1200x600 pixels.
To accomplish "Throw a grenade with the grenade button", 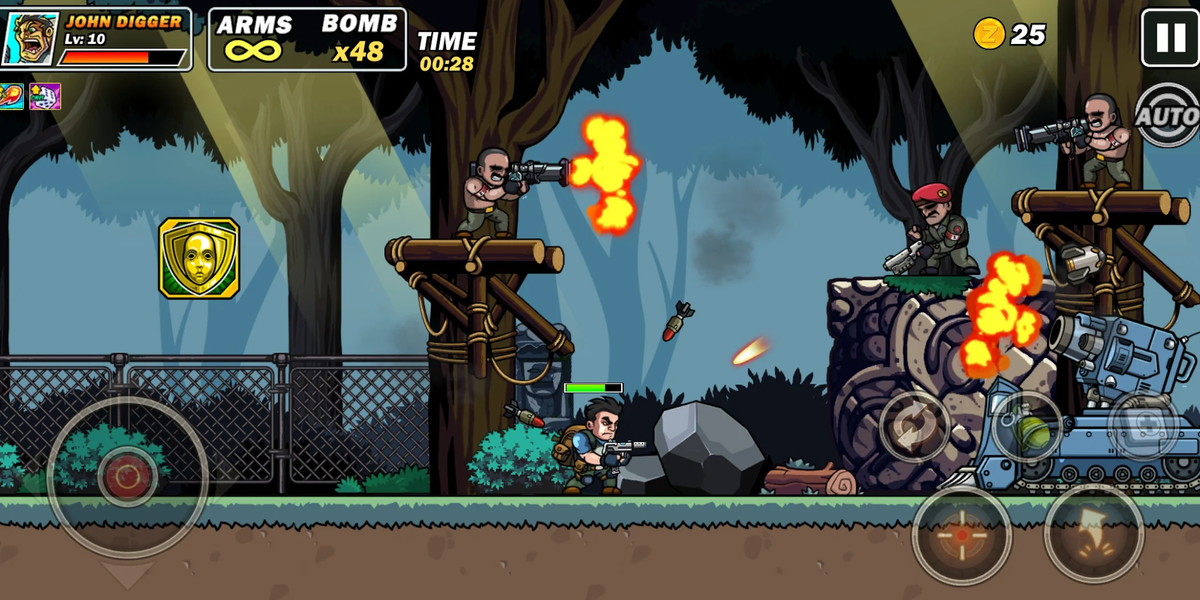I will point(1026,425).
